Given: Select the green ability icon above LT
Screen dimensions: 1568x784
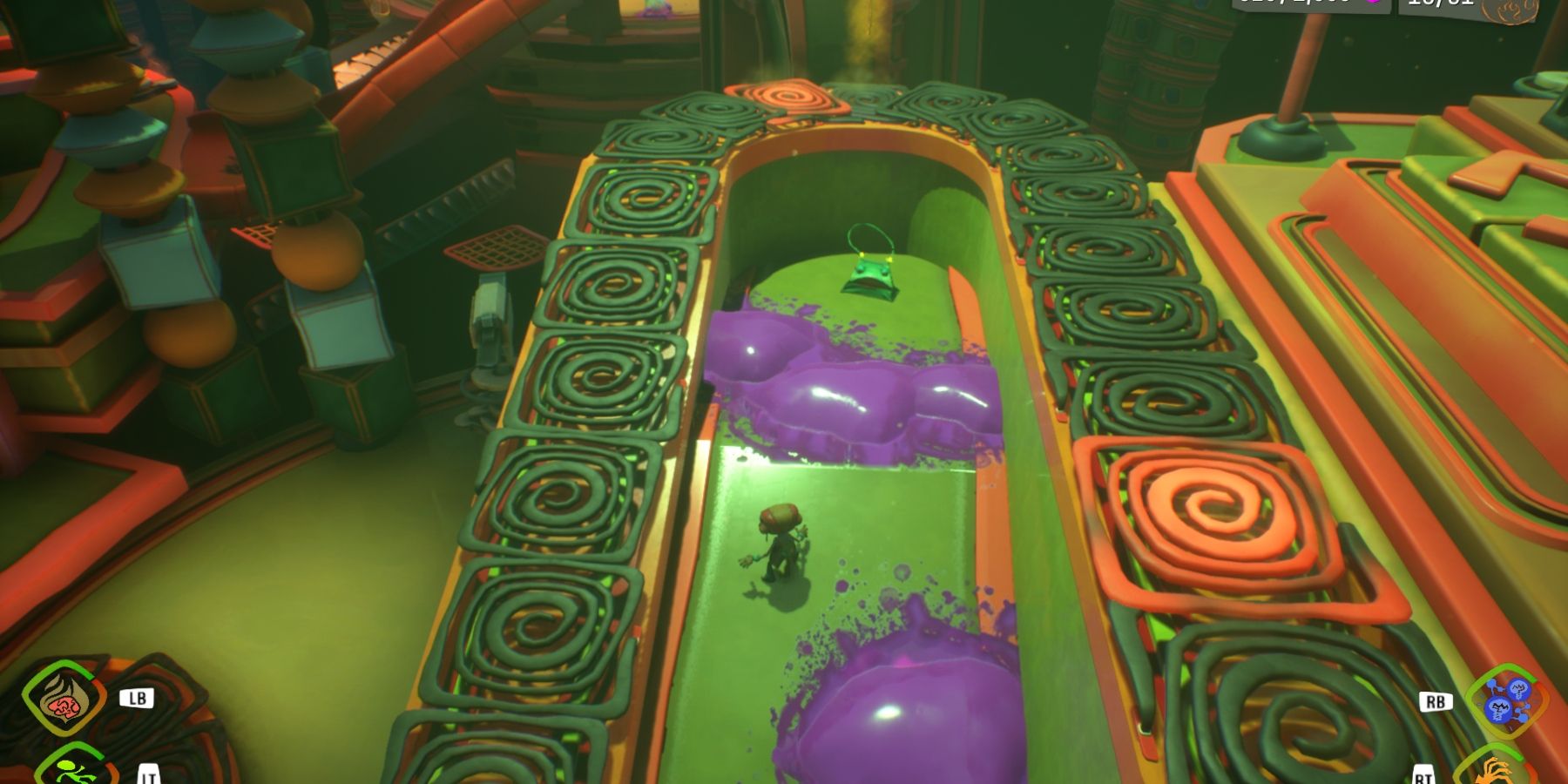Looking at the screenshot, I should [x=76, y=774].
